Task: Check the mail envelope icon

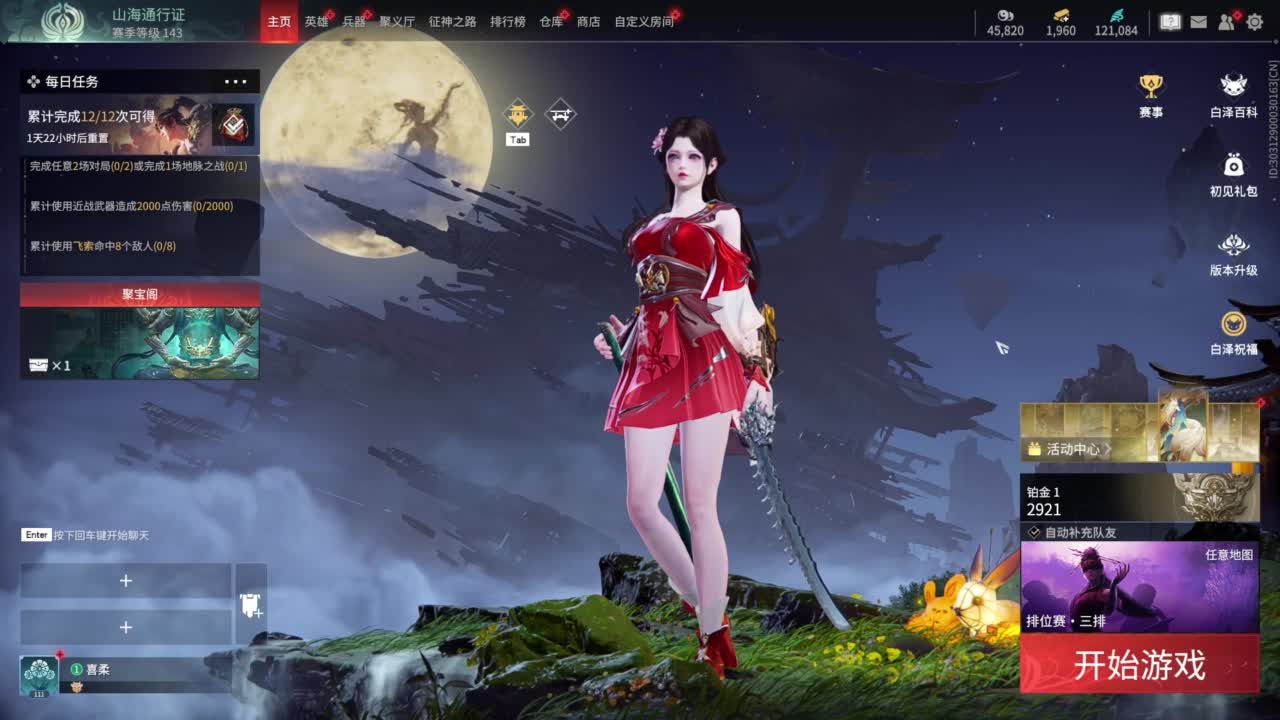Action: point(1198,21)
